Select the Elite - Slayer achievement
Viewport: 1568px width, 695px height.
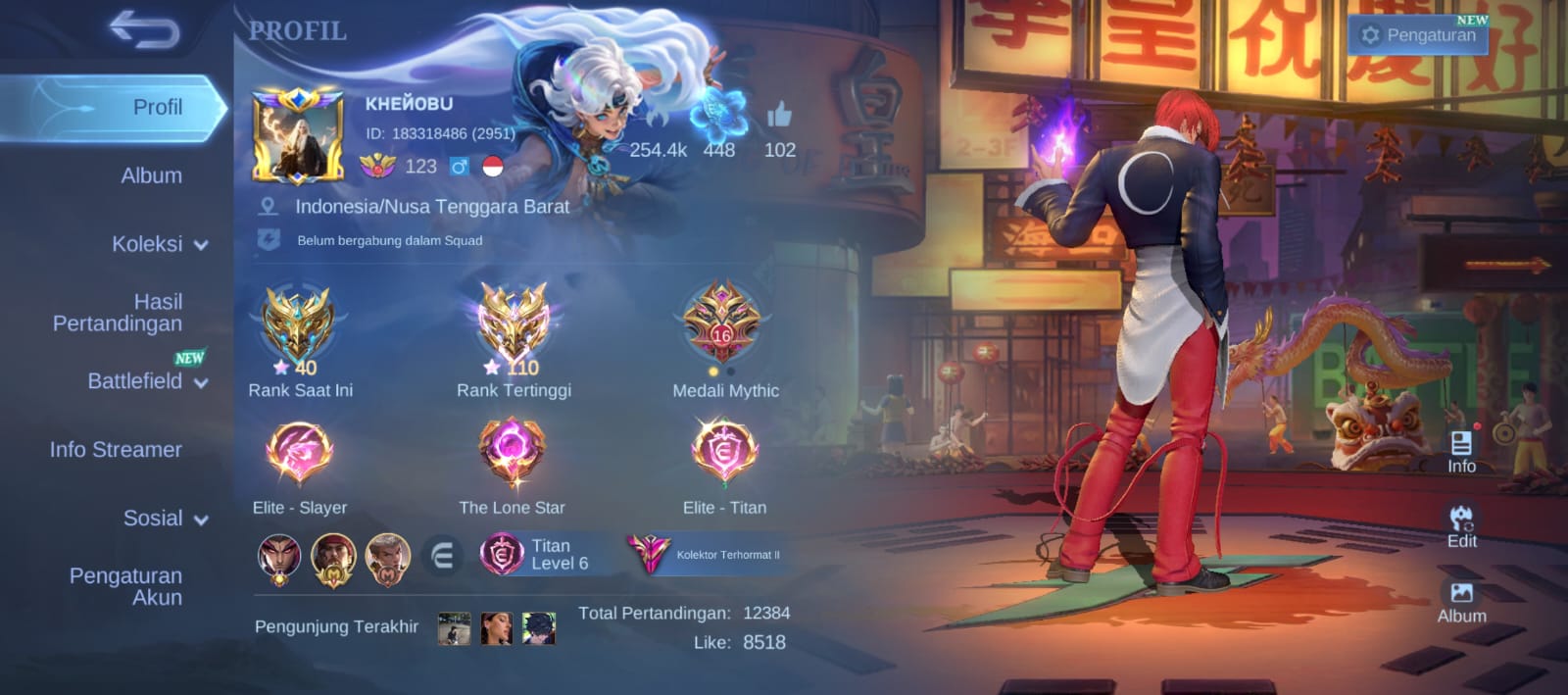coord(299,454)
